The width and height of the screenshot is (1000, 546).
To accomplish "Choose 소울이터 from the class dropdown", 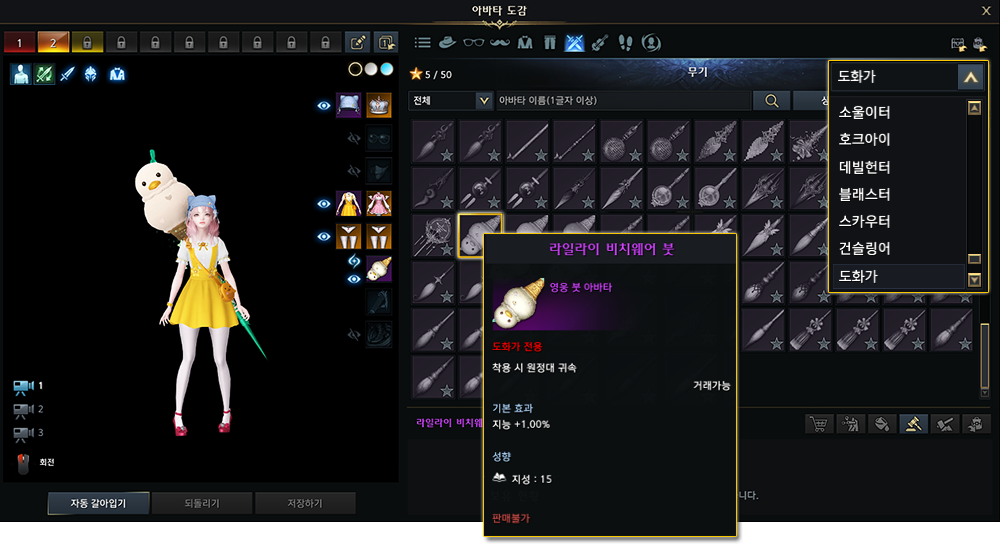I will click(x=864, y=112).
